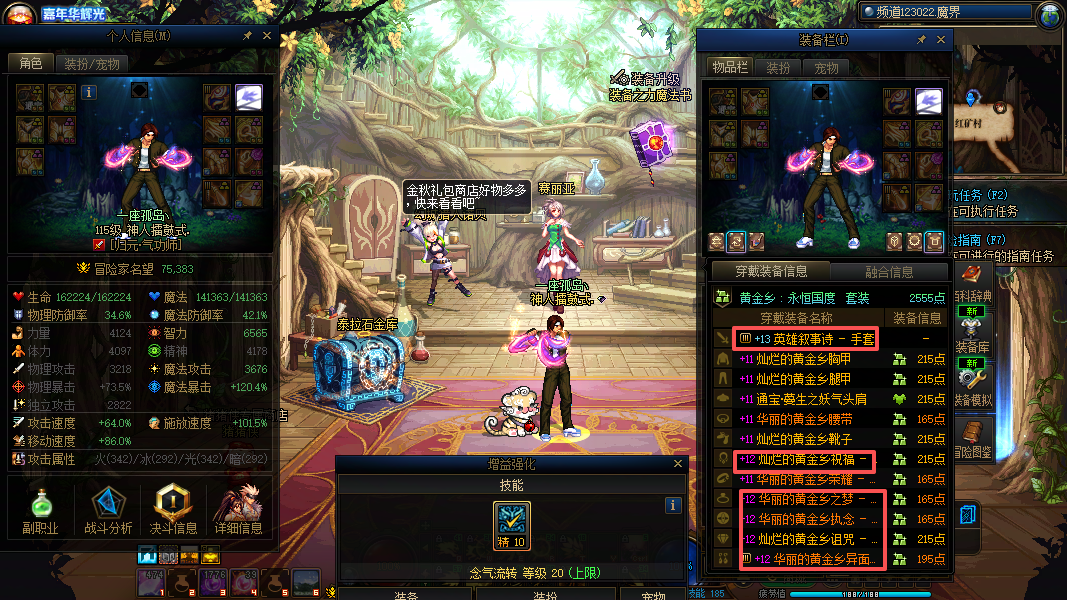Open the globe icon beside the channel bar
The image size is (1067, 600).
tap(1050, 15)
